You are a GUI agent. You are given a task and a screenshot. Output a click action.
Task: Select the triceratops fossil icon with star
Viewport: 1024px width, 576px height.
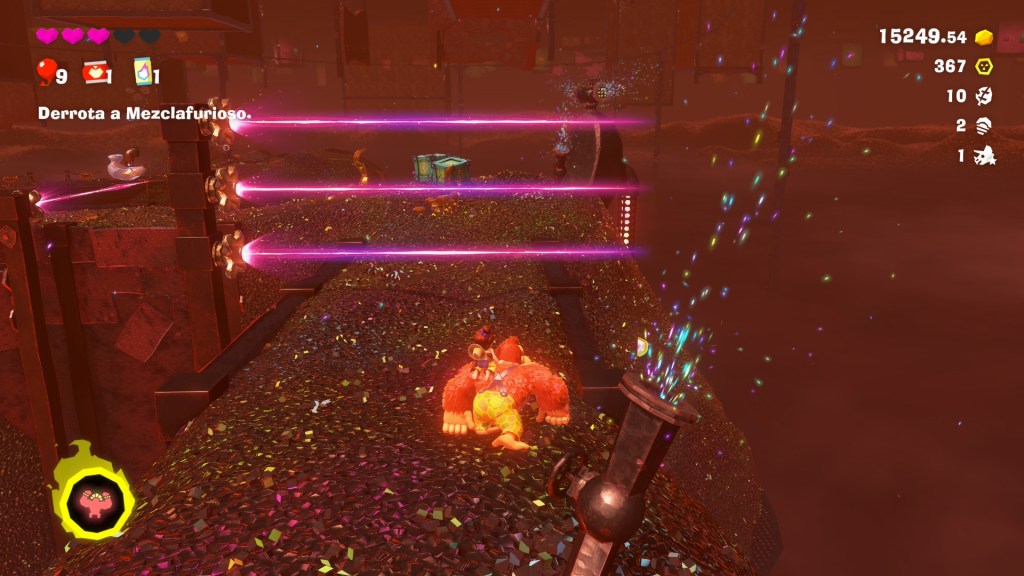[984, 156]
